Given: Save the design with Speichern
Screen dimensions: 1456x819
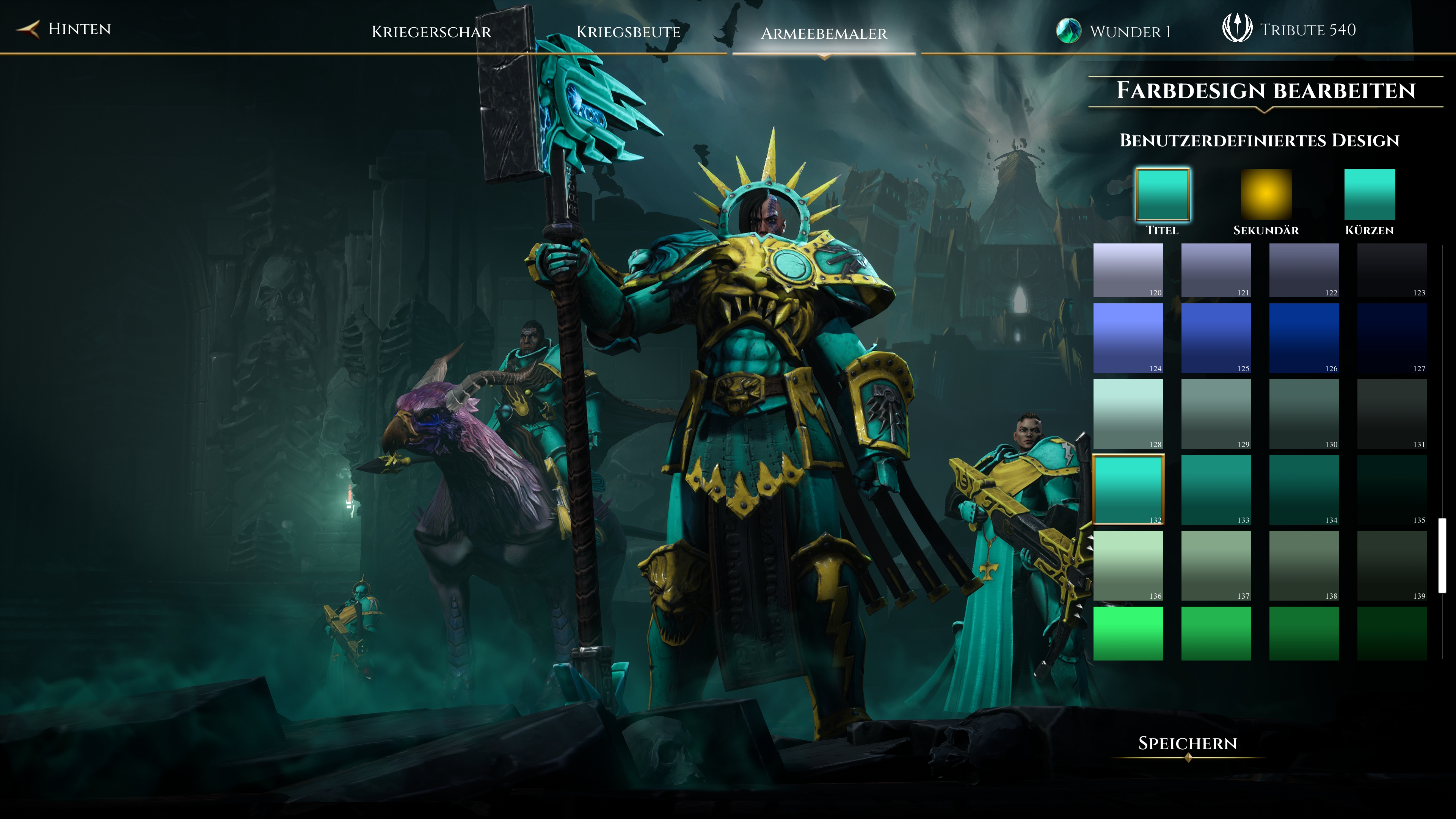Looking at the screenshot, I should (x=1187, y=743).
